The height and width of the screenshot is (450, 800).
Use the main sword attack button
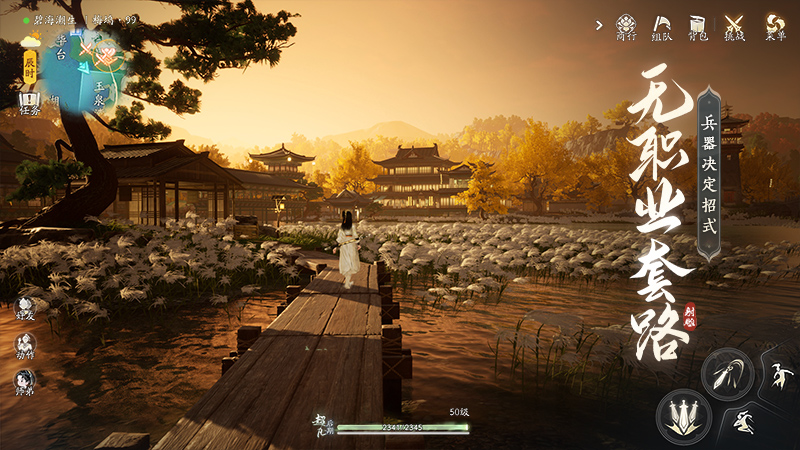point(684,413)
